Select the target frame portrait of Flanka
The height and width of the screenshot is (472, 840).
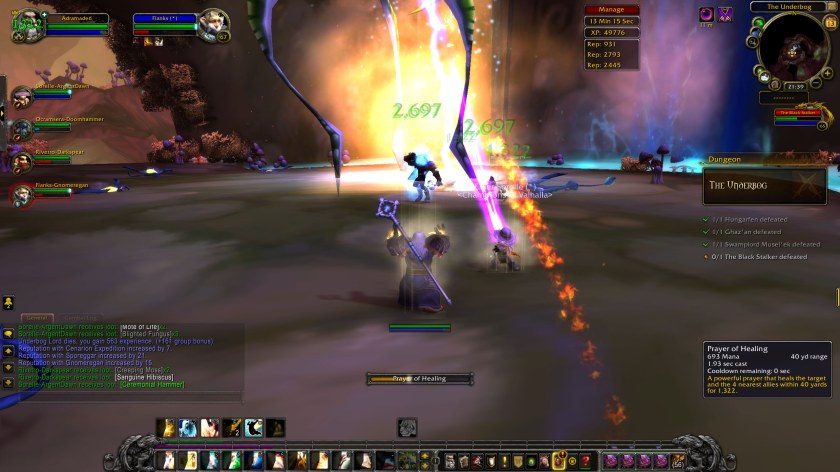(x=212, y=23)
